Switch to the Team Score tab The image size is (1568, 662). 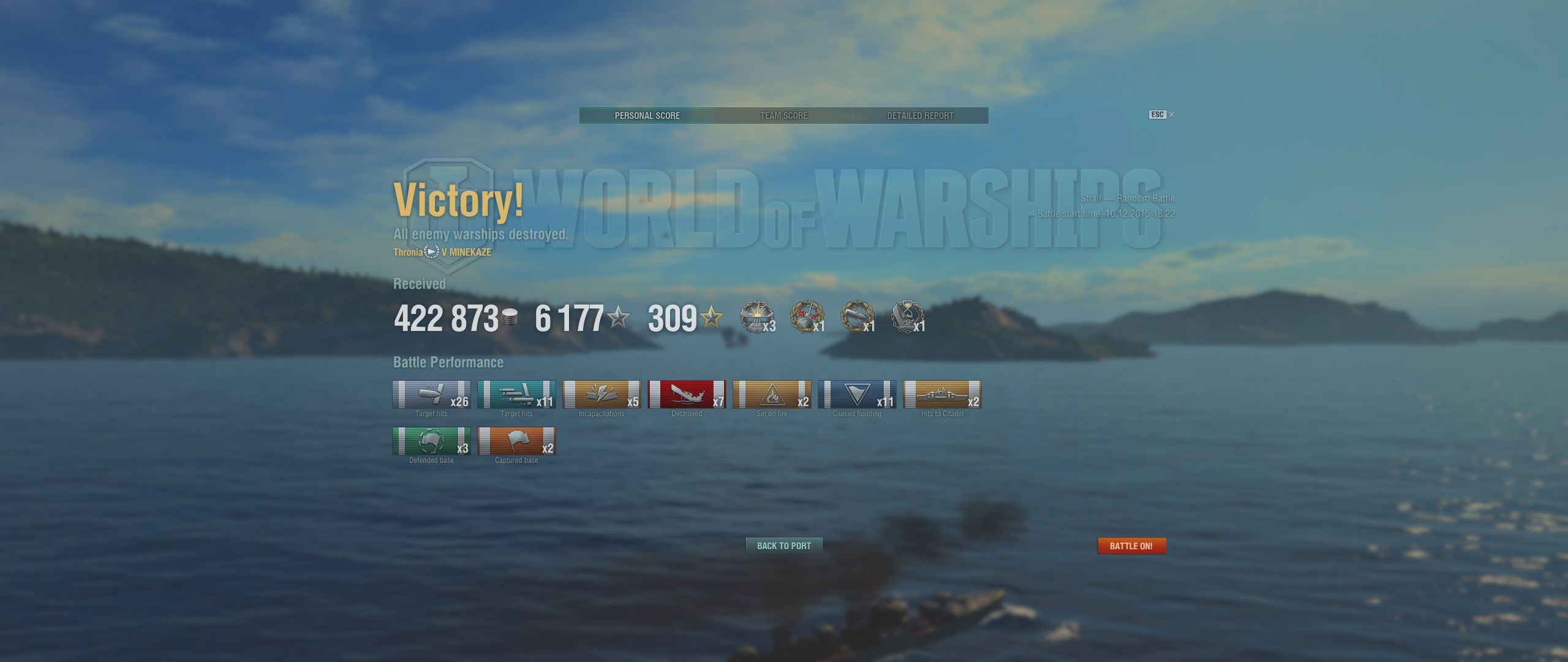click(783, 116)
